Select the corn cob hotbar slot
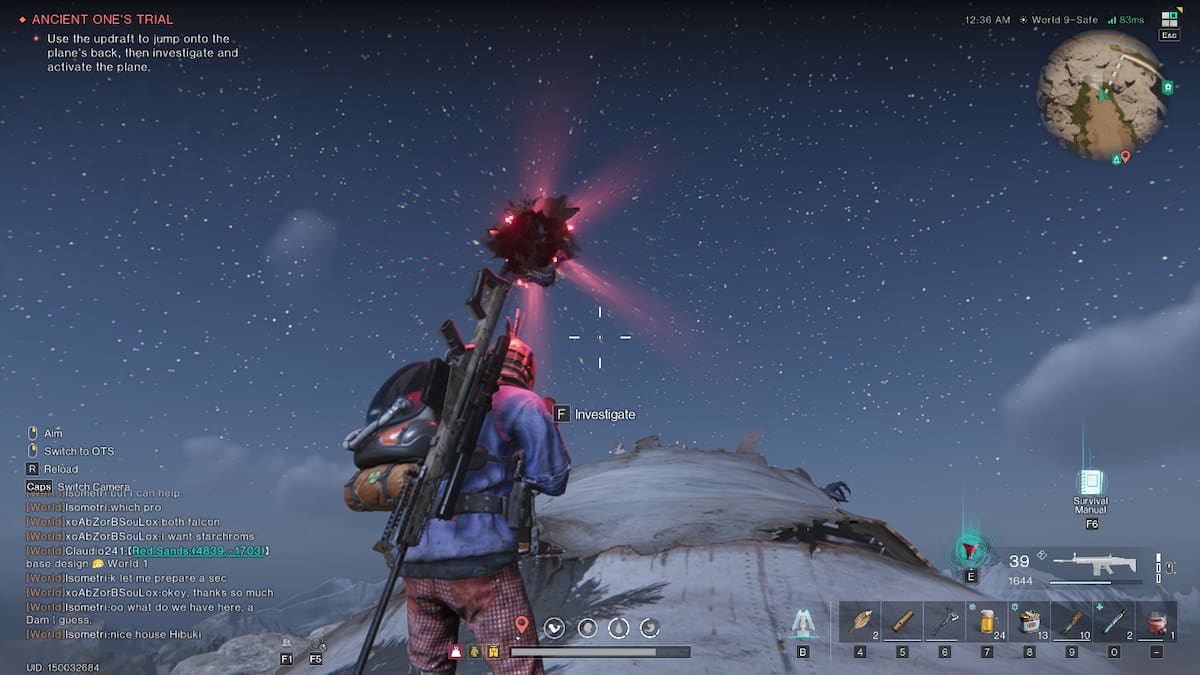 pos(1072,621)
